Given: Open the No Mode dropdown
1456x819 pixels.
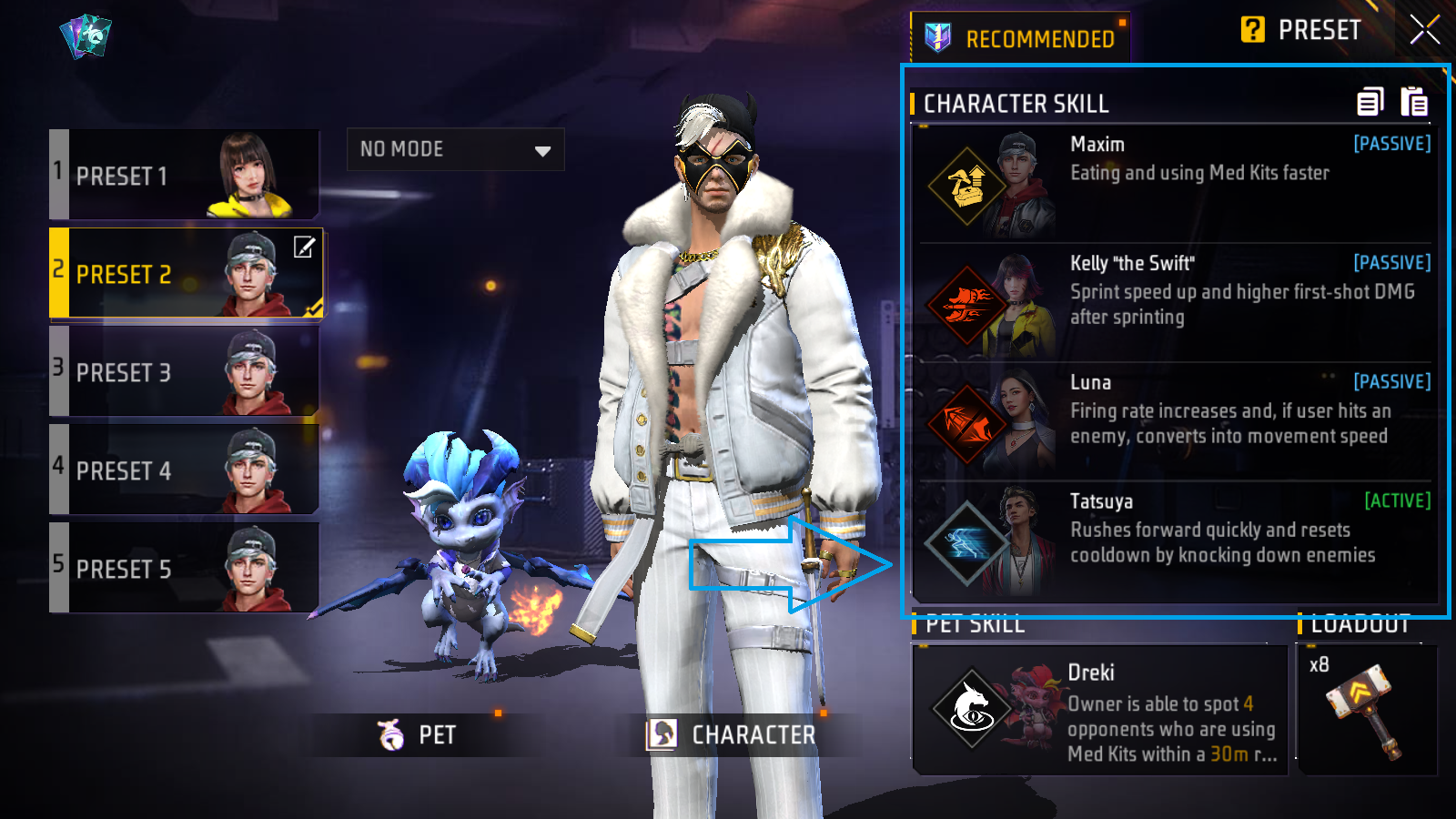Looking at the screenshot, I should 455,149.
